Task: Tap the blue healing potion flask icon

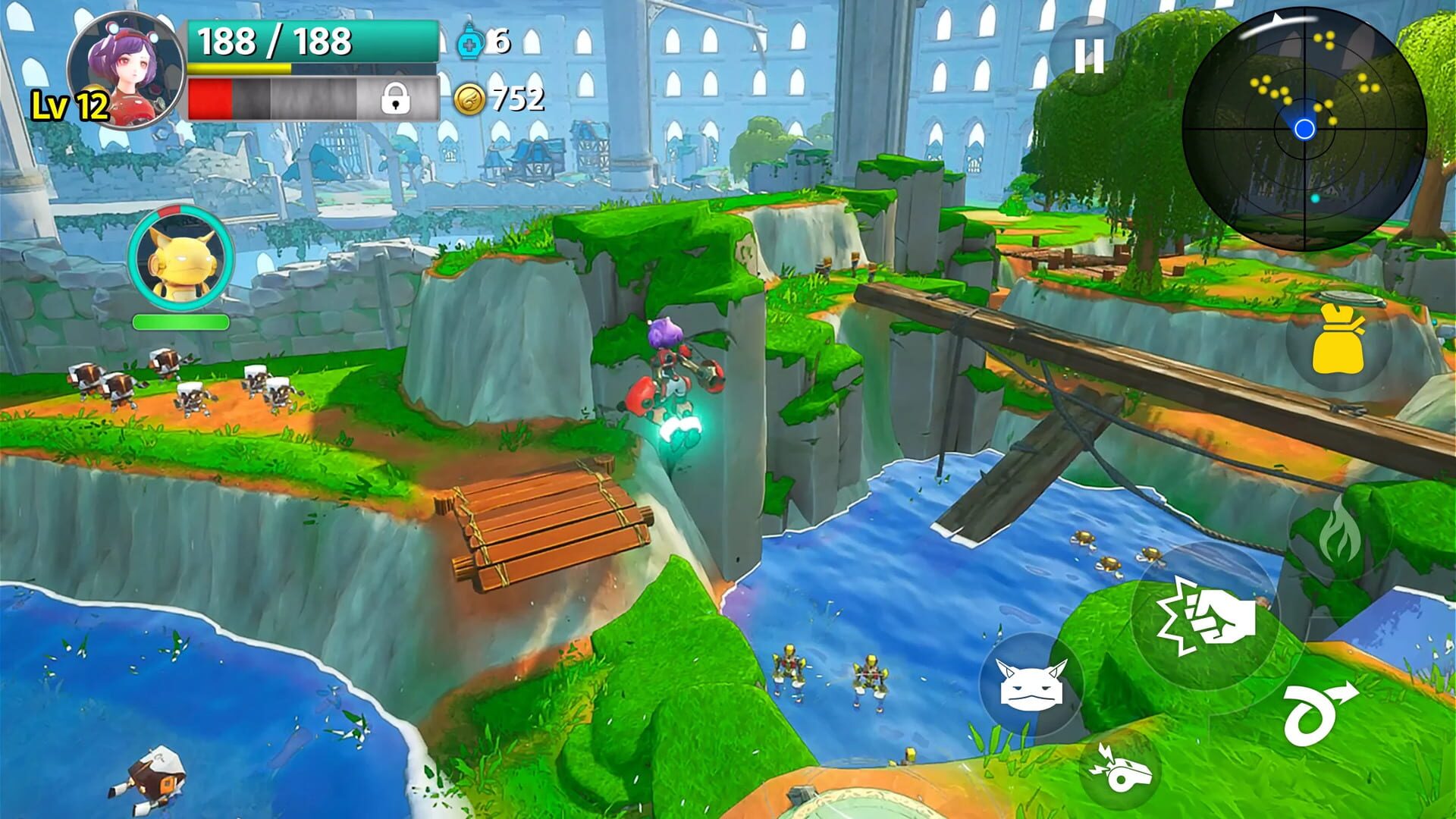Action: pos(470,42)
